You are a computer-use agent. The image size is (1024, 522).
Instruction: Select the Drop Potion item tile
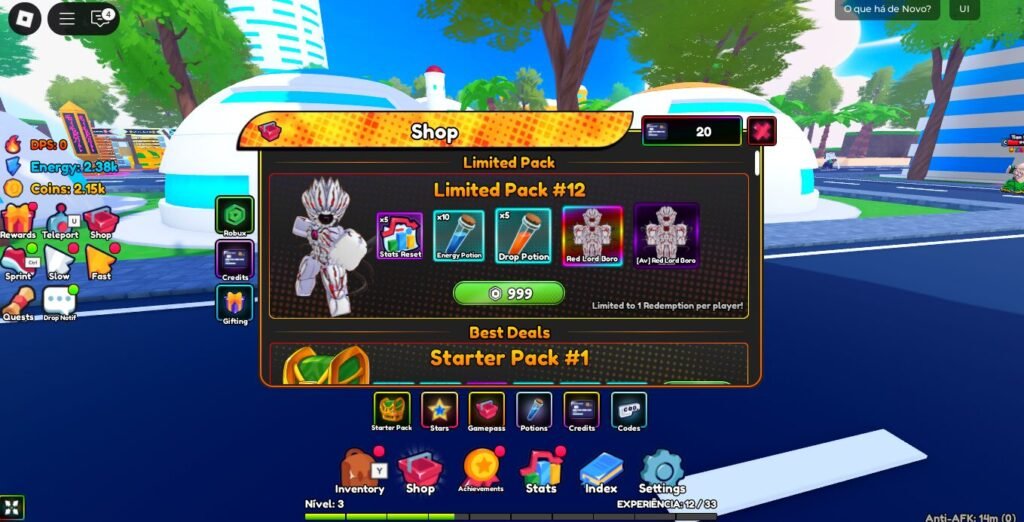523,237
